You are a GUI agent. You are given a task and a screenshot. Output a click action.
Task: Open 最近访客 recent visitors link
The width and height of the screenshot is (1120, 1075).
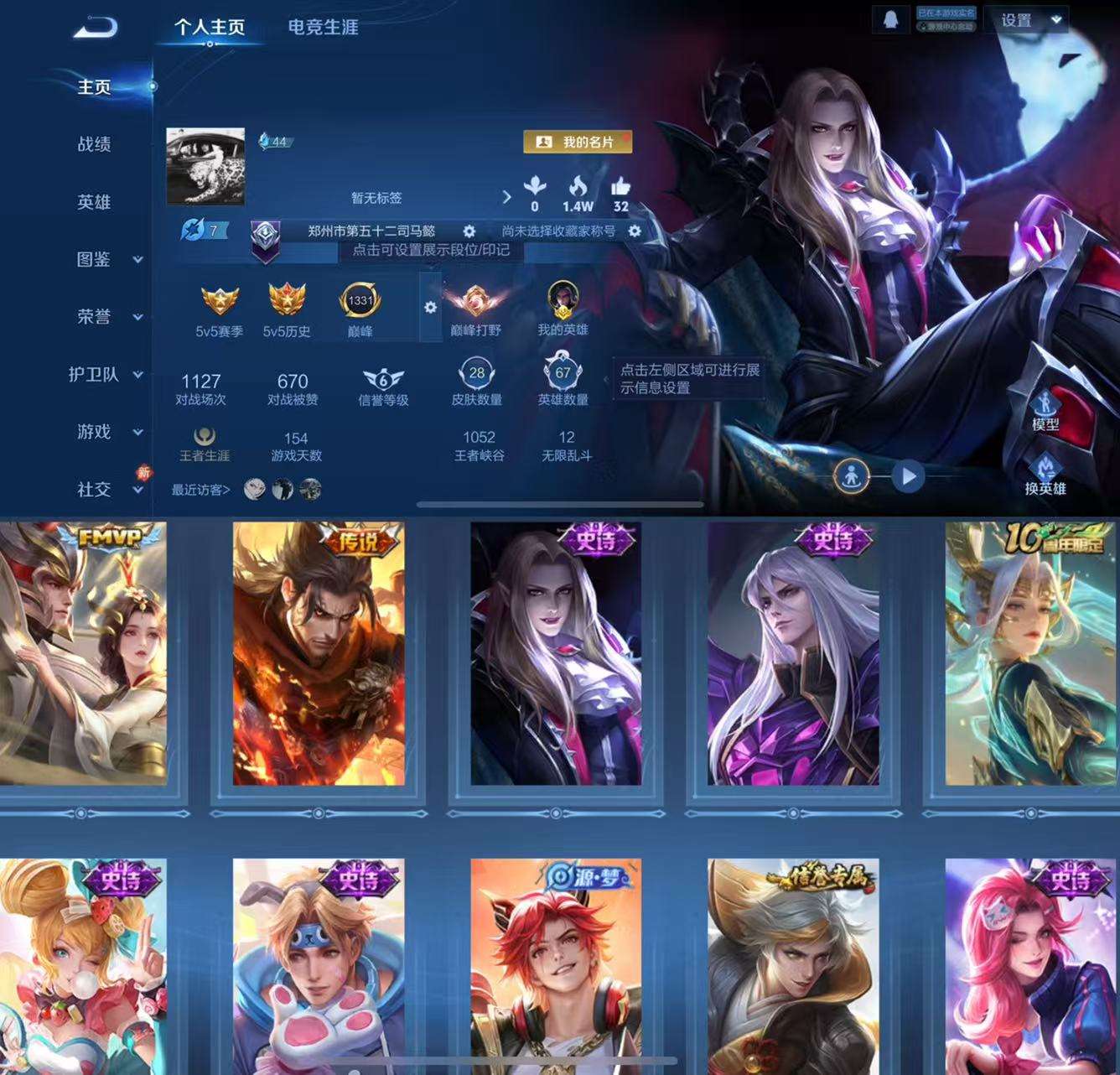tap(201, 489)
